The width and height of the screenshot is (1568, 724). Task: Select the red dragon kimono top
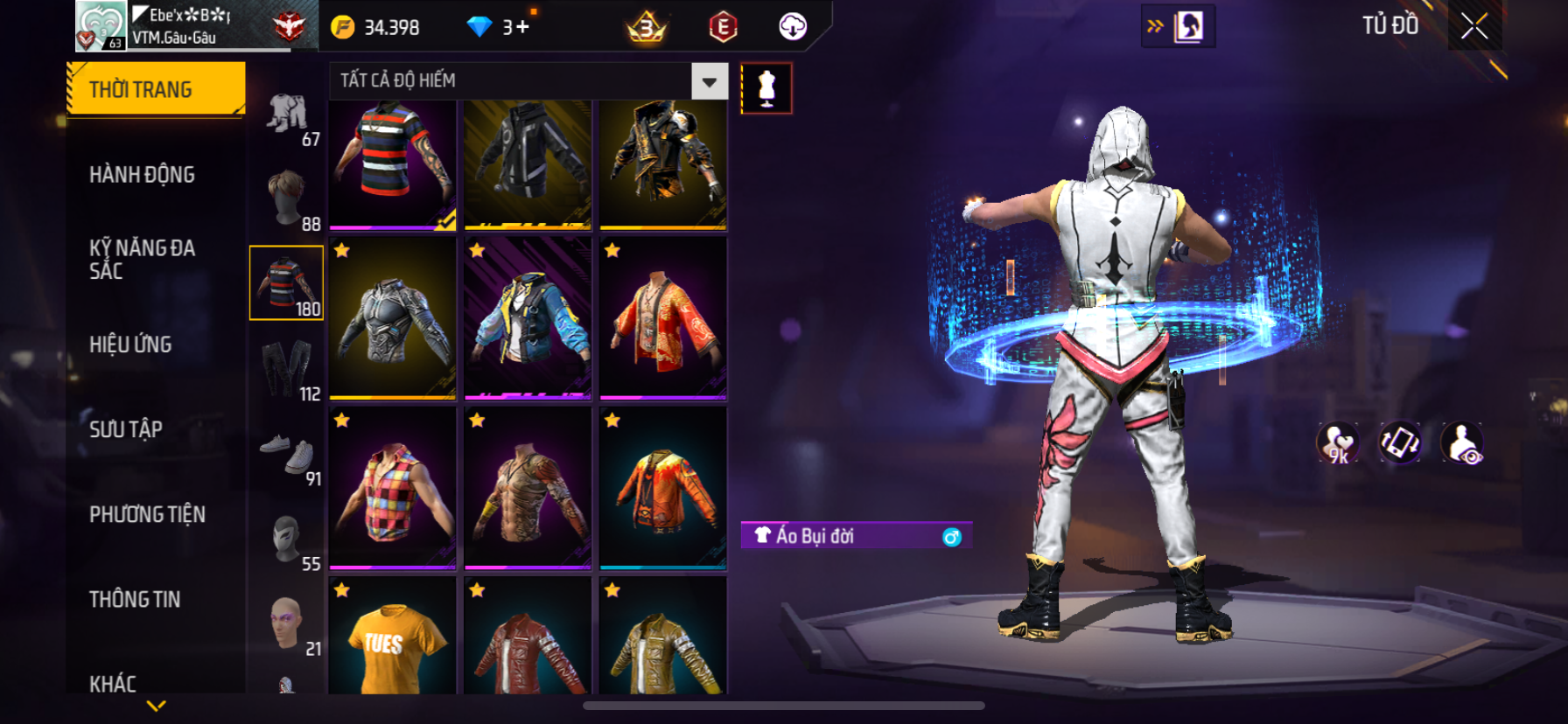662,319
